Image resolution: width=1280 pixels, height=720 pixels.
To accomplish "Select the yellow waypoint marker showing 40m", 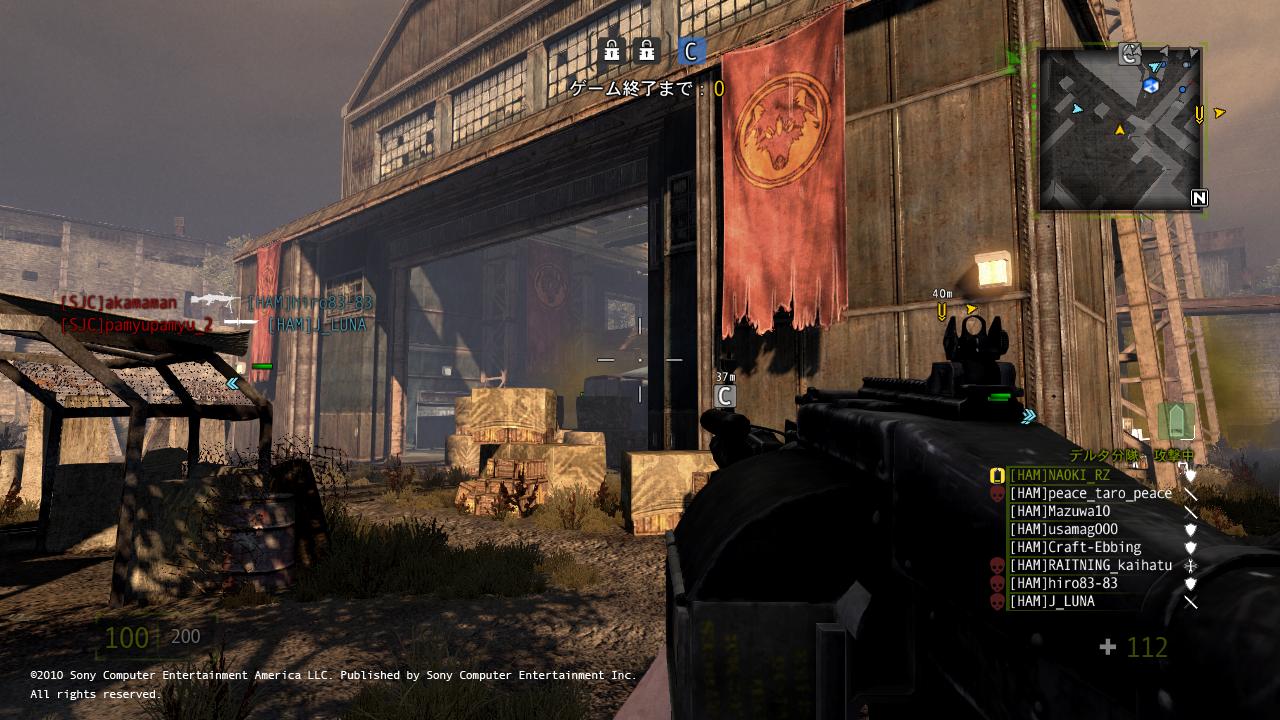I will pos(942,312).
